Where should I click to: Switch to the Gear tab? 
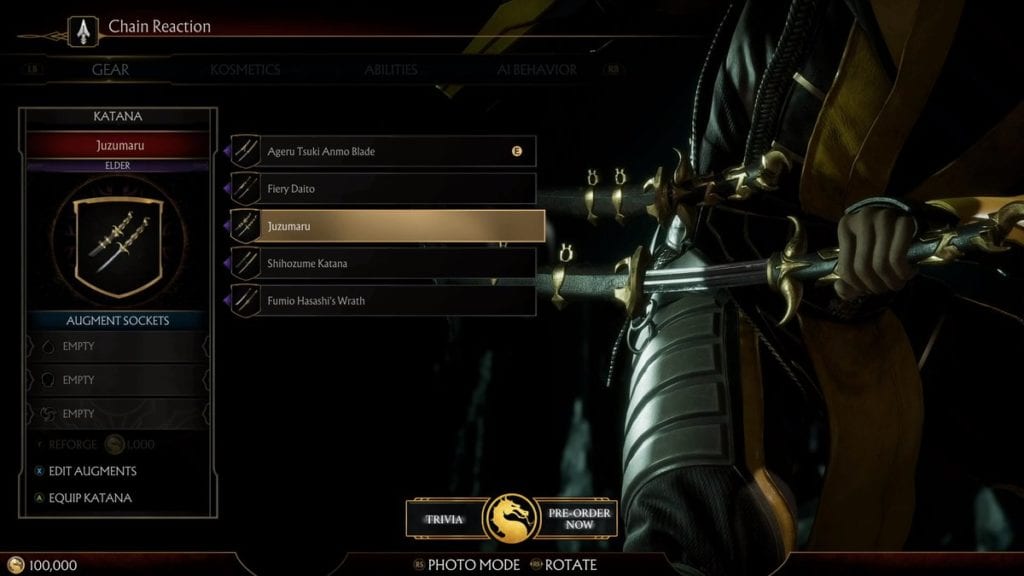(x=111, y=70)
